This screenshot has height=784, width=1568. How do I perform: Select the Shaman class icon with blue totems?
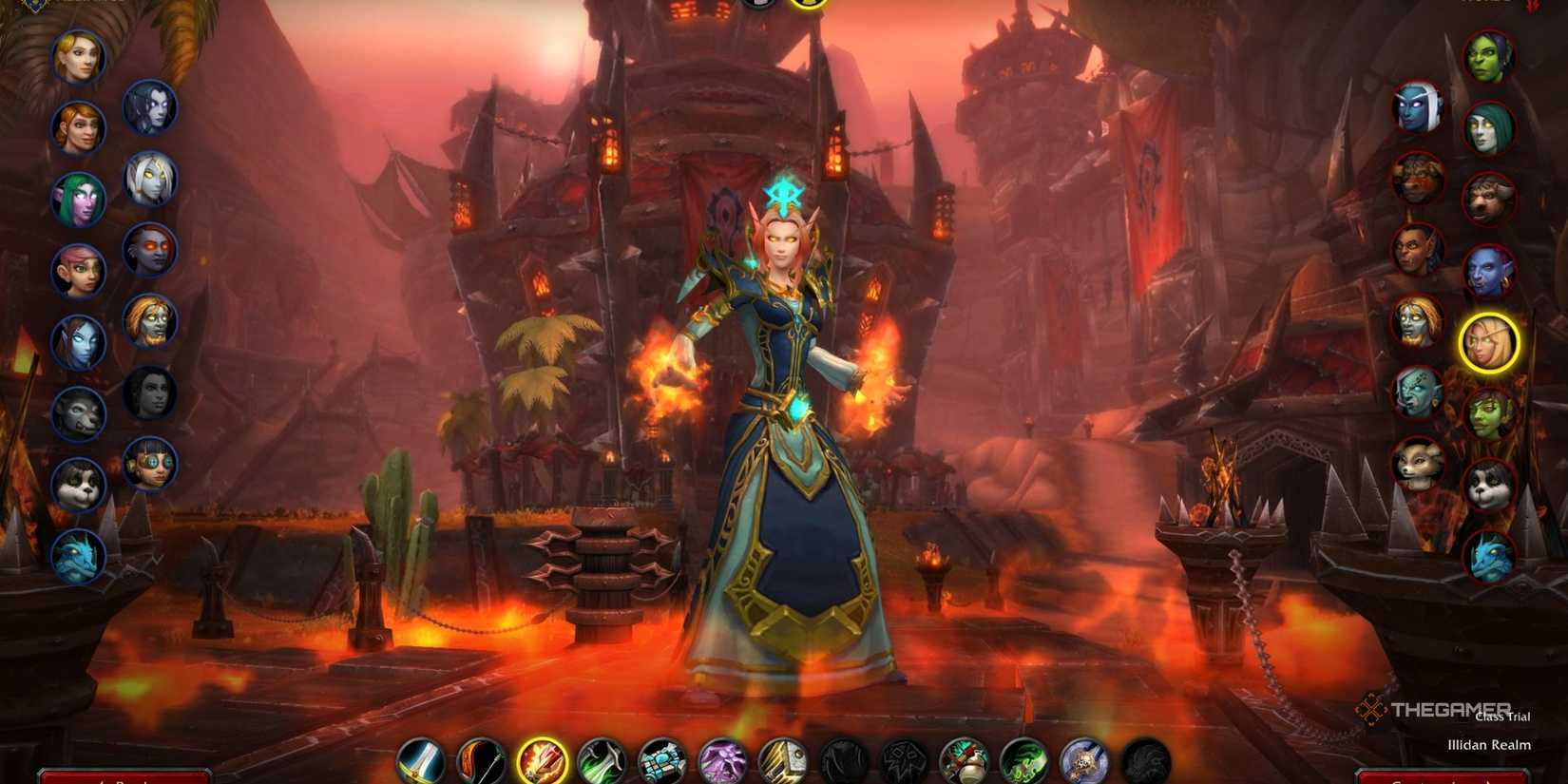click(x=661, y=760)
